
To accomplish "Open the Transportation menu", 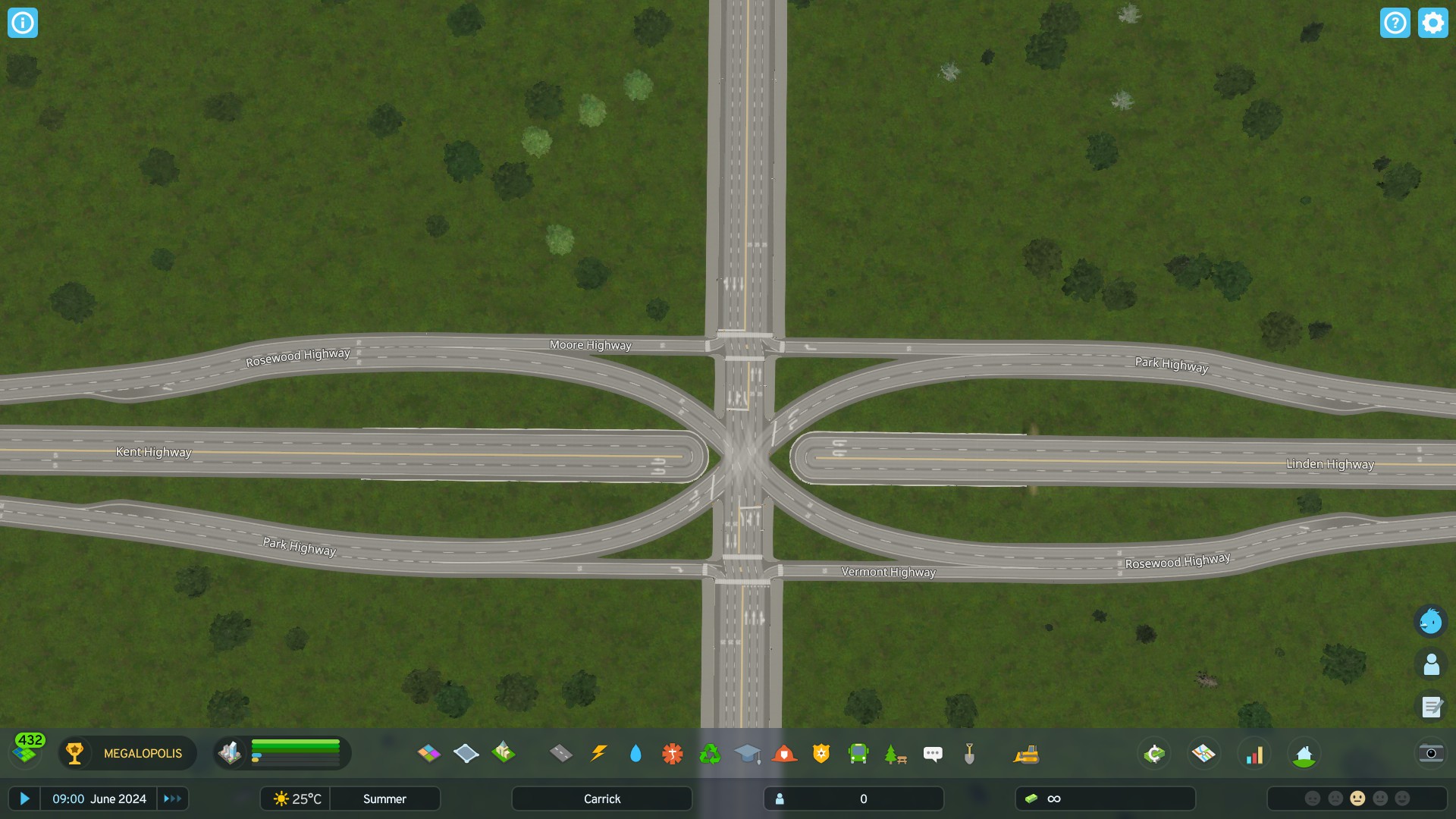I will click(858, 753).
